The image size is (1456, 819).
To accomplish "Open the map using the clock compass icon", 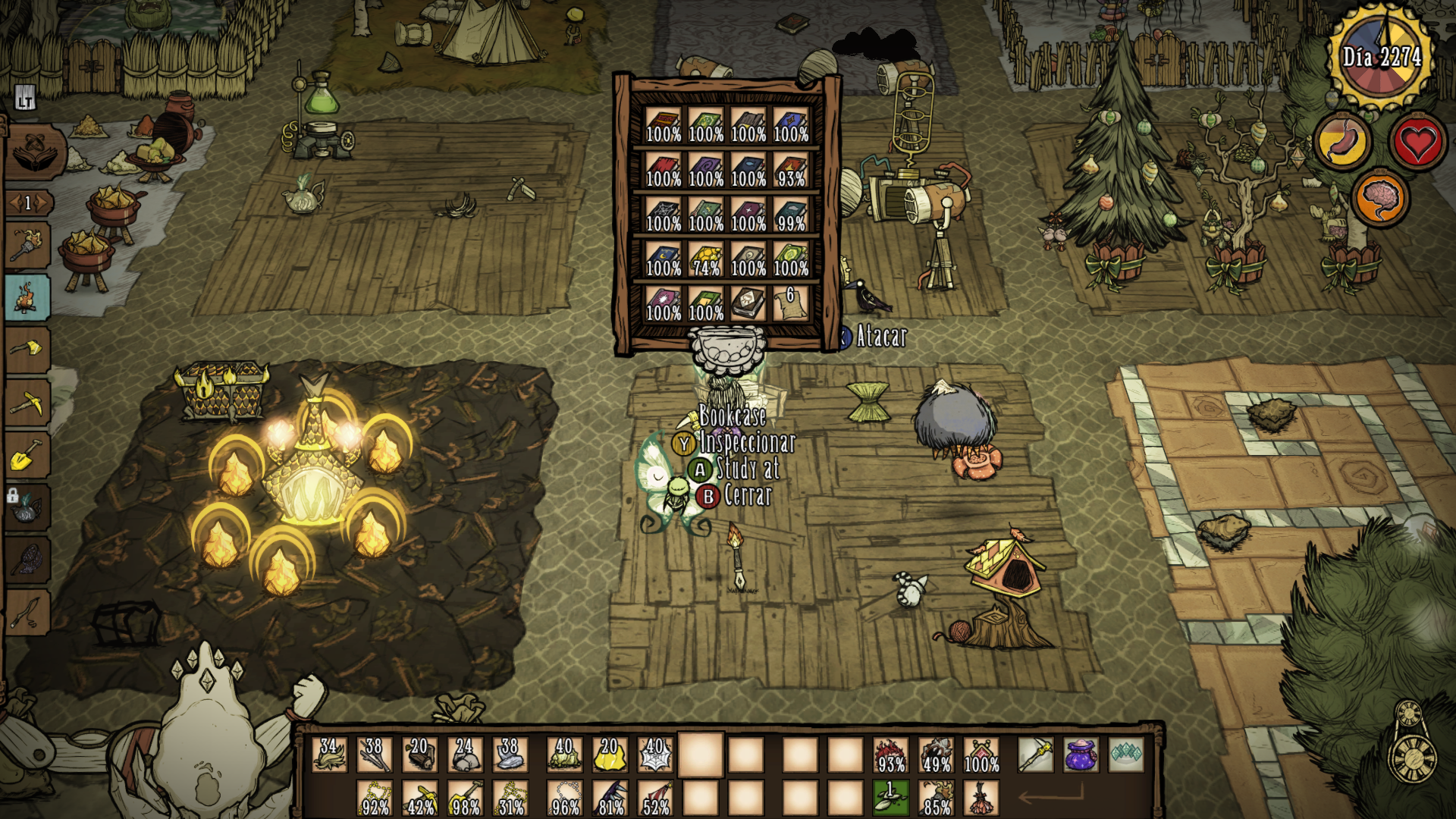I will tap(1412, 745).
